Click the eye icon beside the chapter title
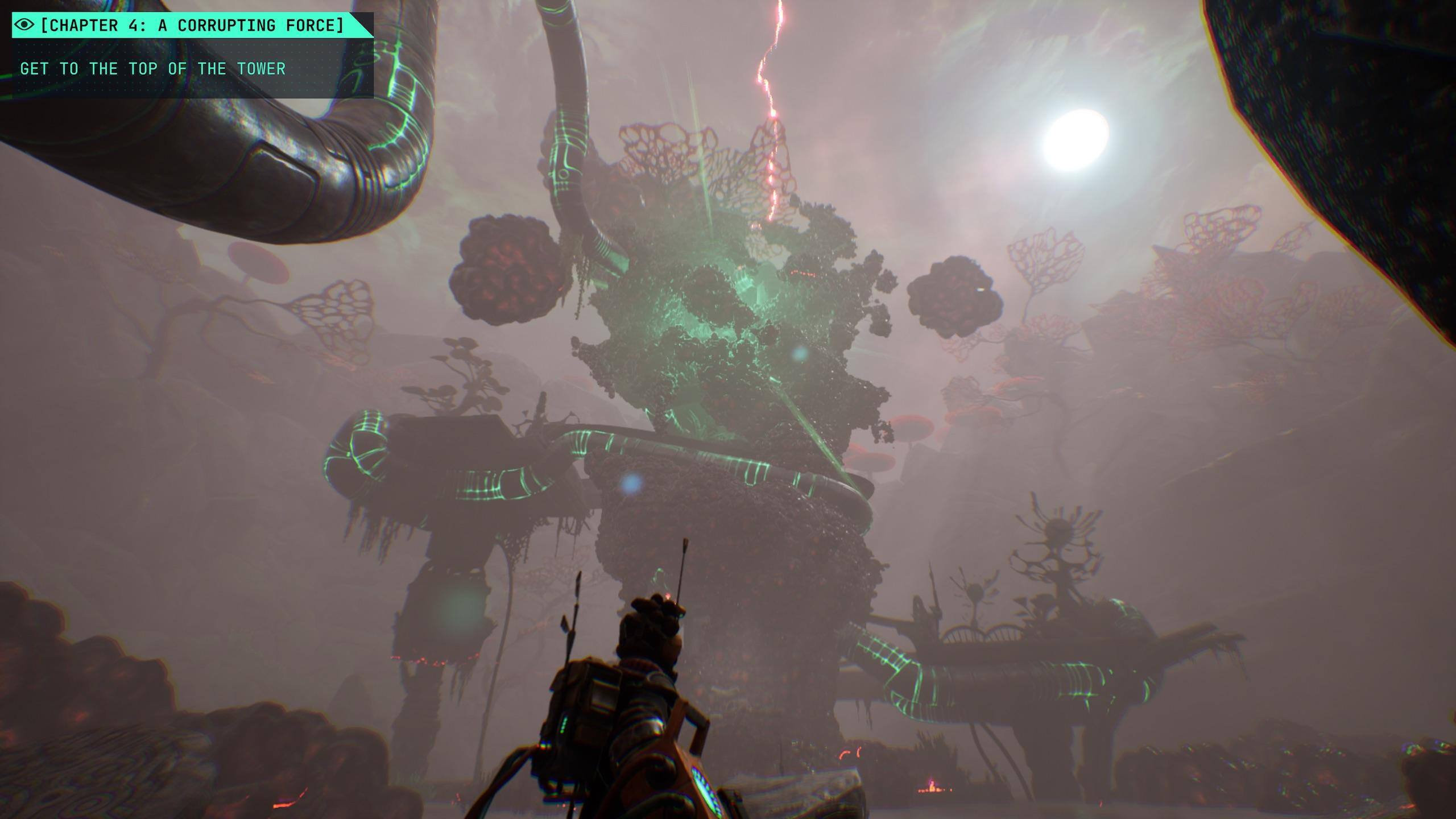This screenshot has height=819, width=1456. (x=25, y=25)
